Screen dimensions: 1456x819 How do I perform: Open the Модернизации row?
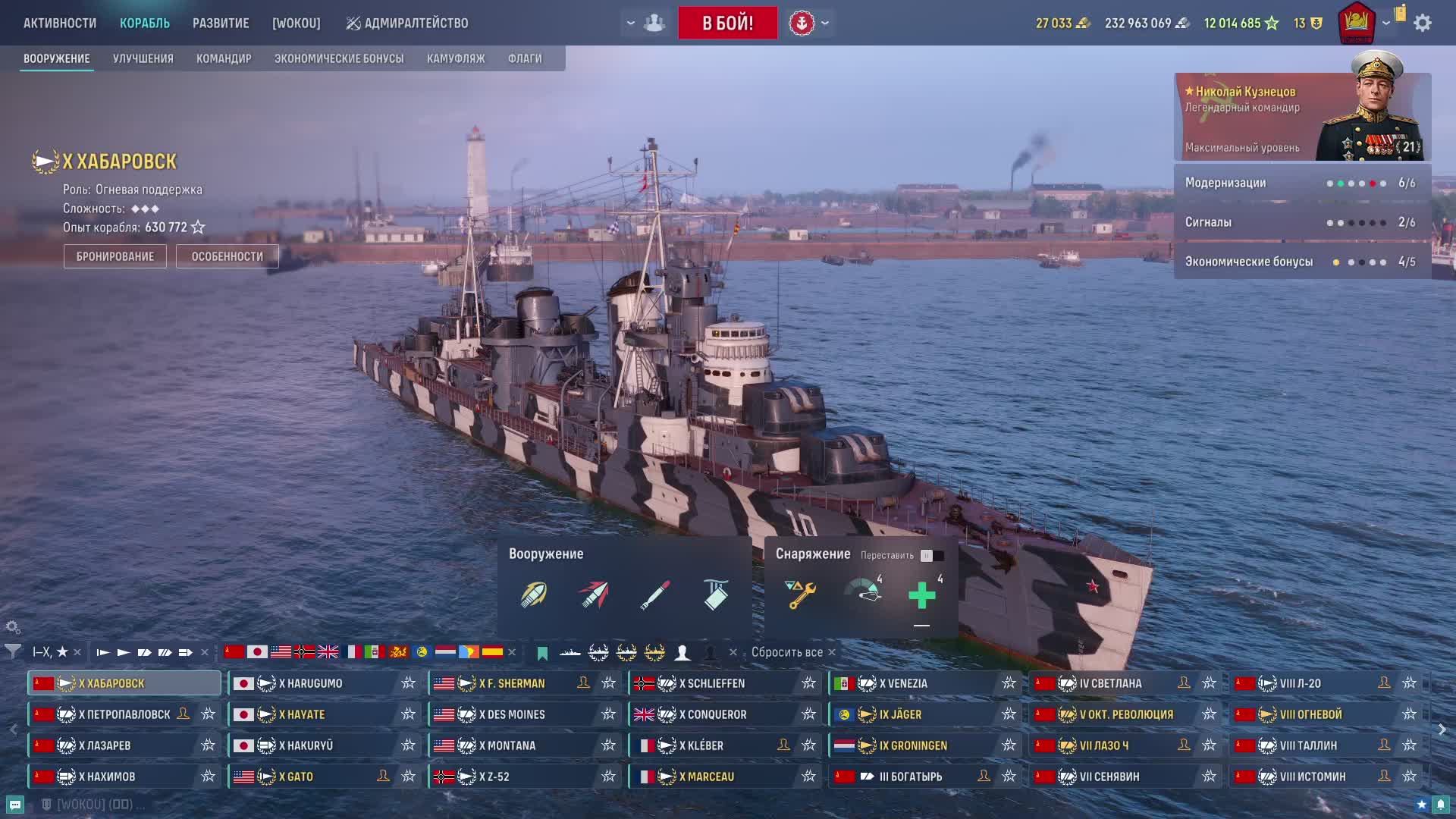(x=1302, y=183)
